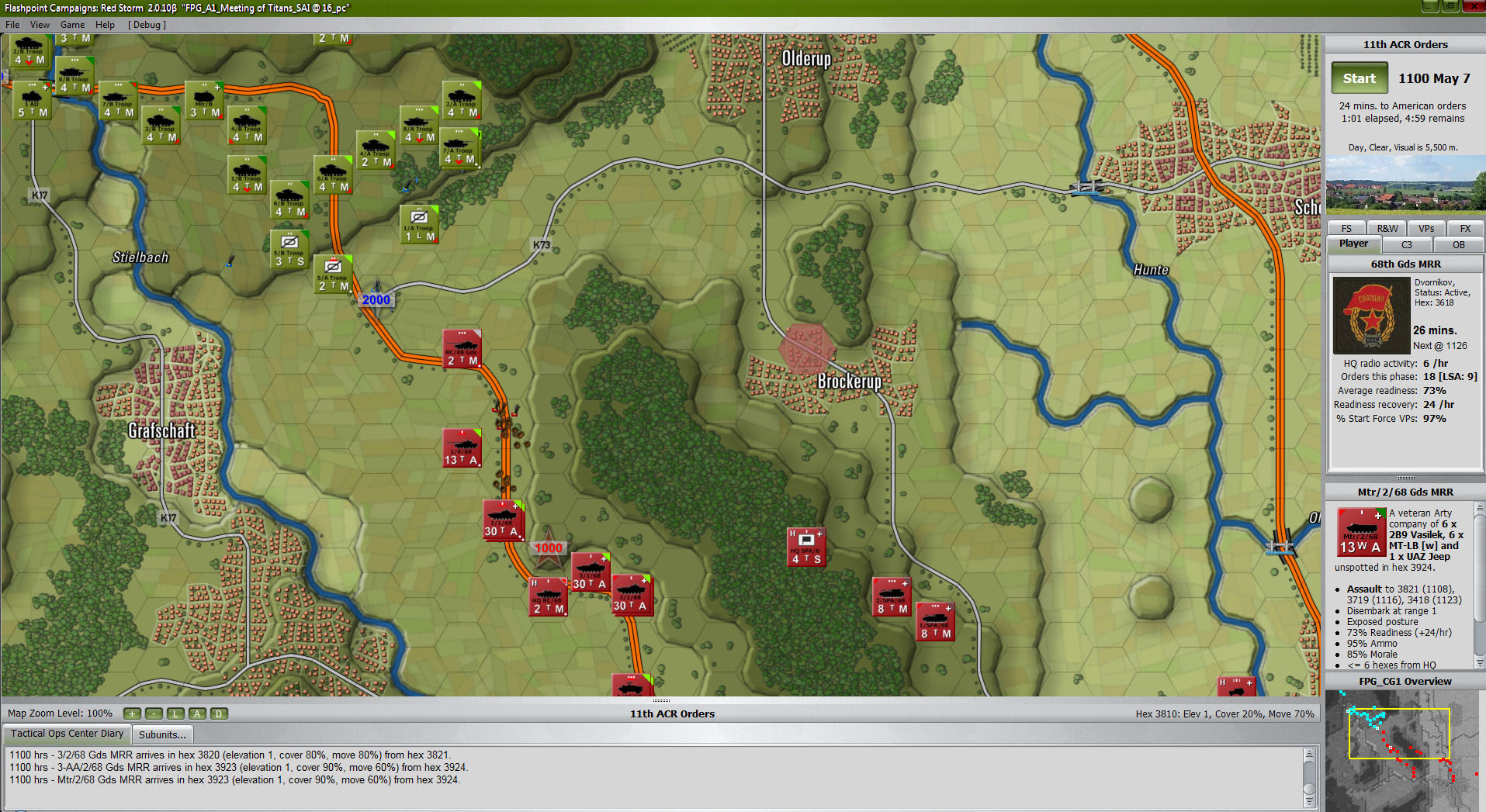
Task: Open the FS panel on the right
Action: [1346, 227]
